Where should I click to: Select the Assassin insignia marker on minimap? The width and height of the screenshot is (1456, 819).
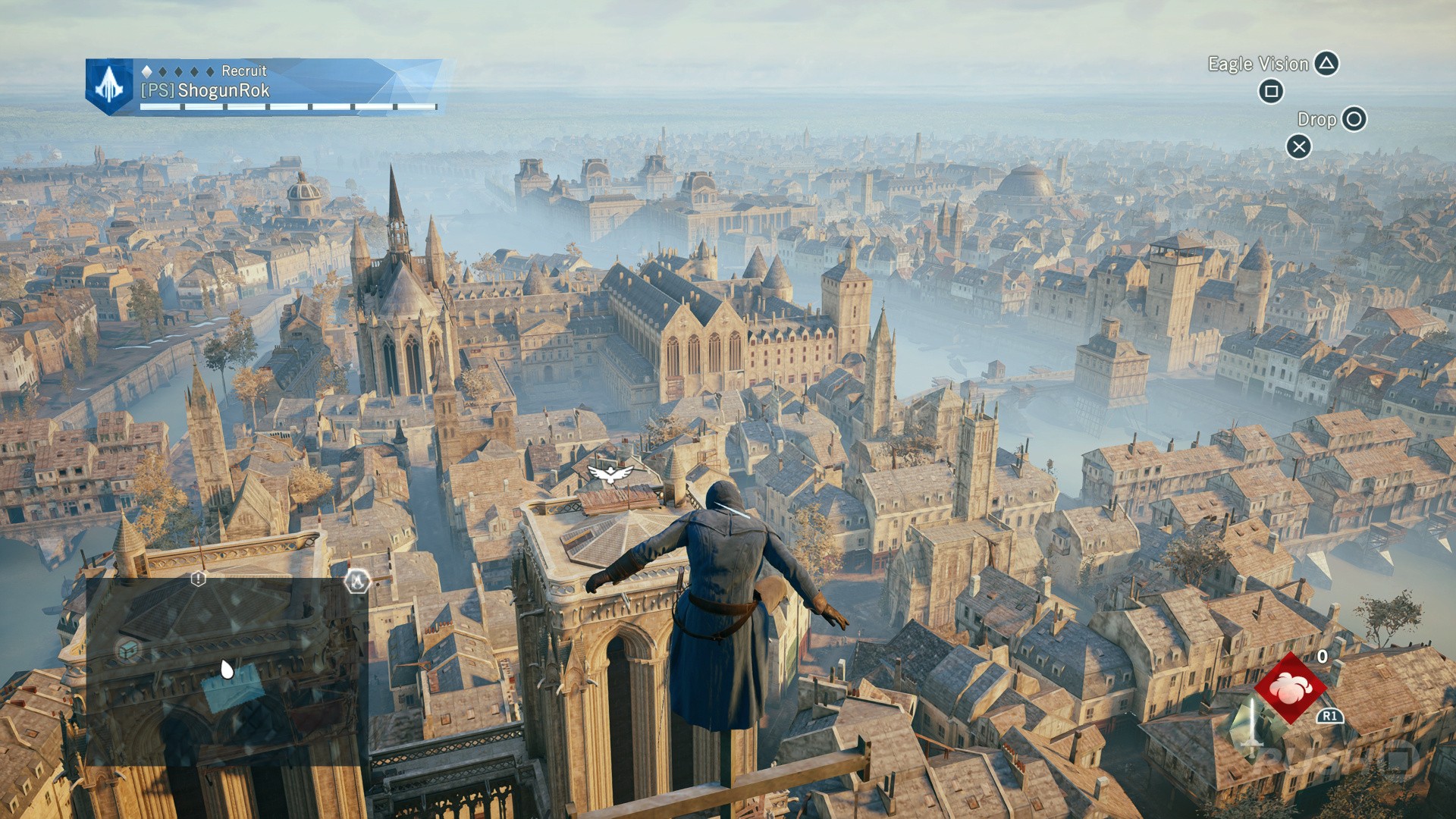tap(357, 582)
